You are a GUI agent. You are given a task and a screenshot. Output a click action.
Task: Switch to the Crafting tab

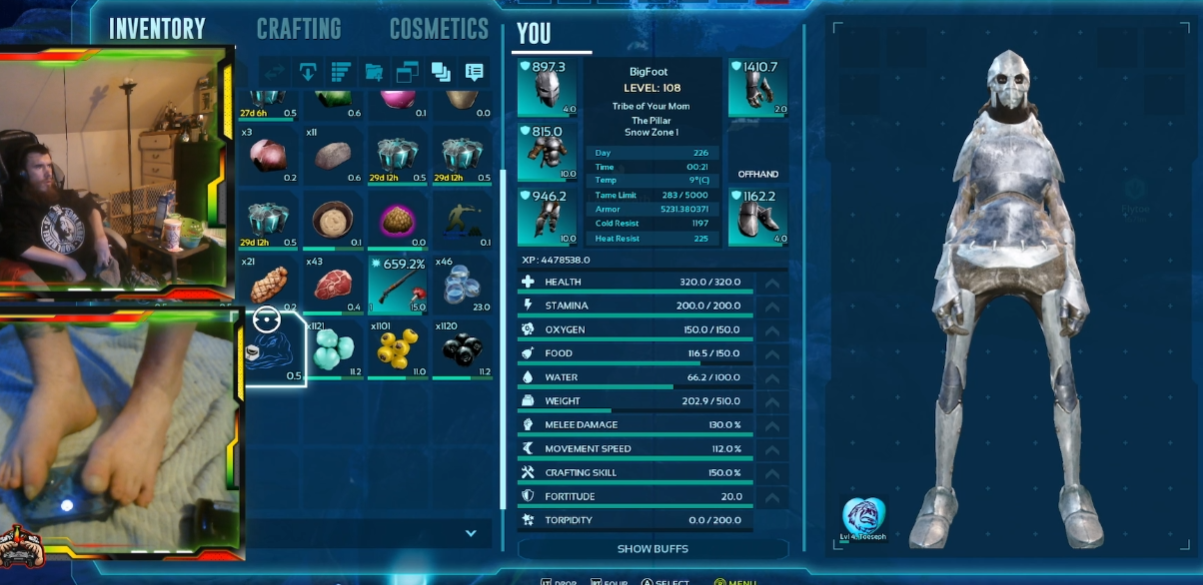coord(298,29)
